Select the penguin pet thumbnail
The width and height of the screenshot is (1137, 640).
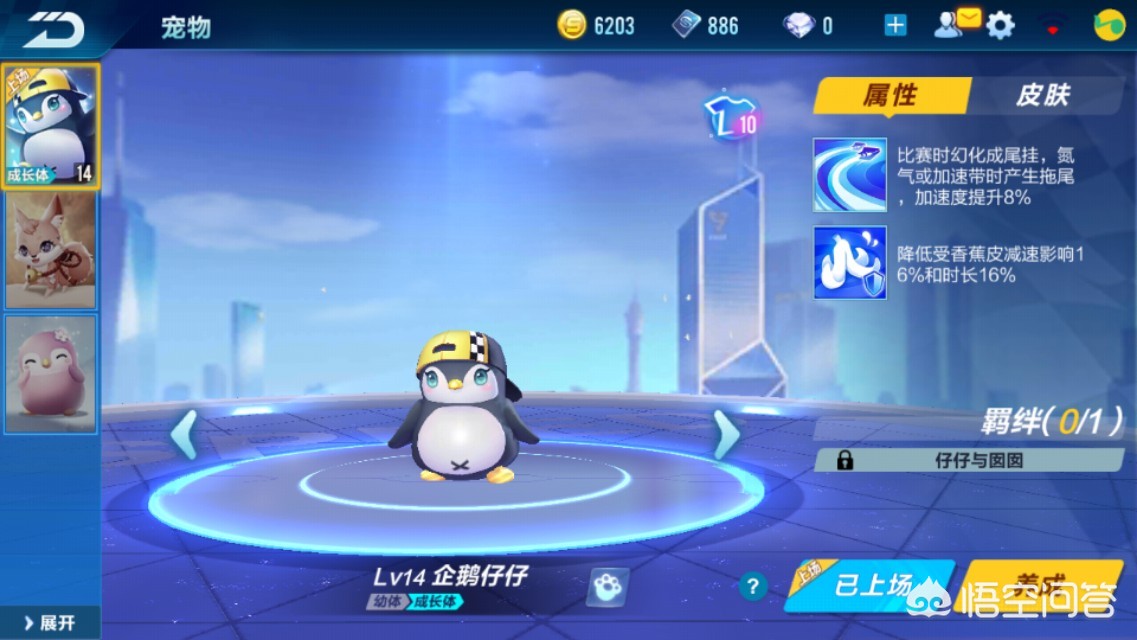tap(50, 126)
